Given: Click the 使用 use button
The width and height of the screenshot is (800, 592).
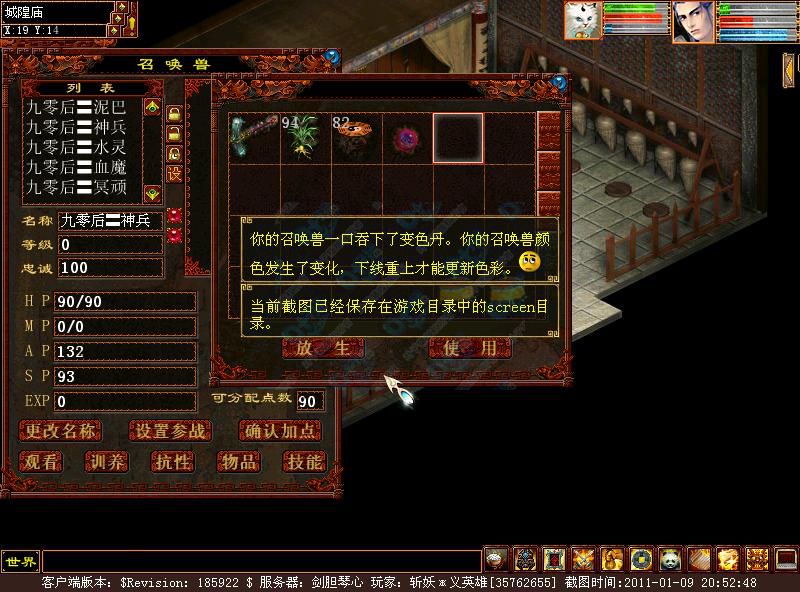Looking at the screenshot, I should coord(470,348).
